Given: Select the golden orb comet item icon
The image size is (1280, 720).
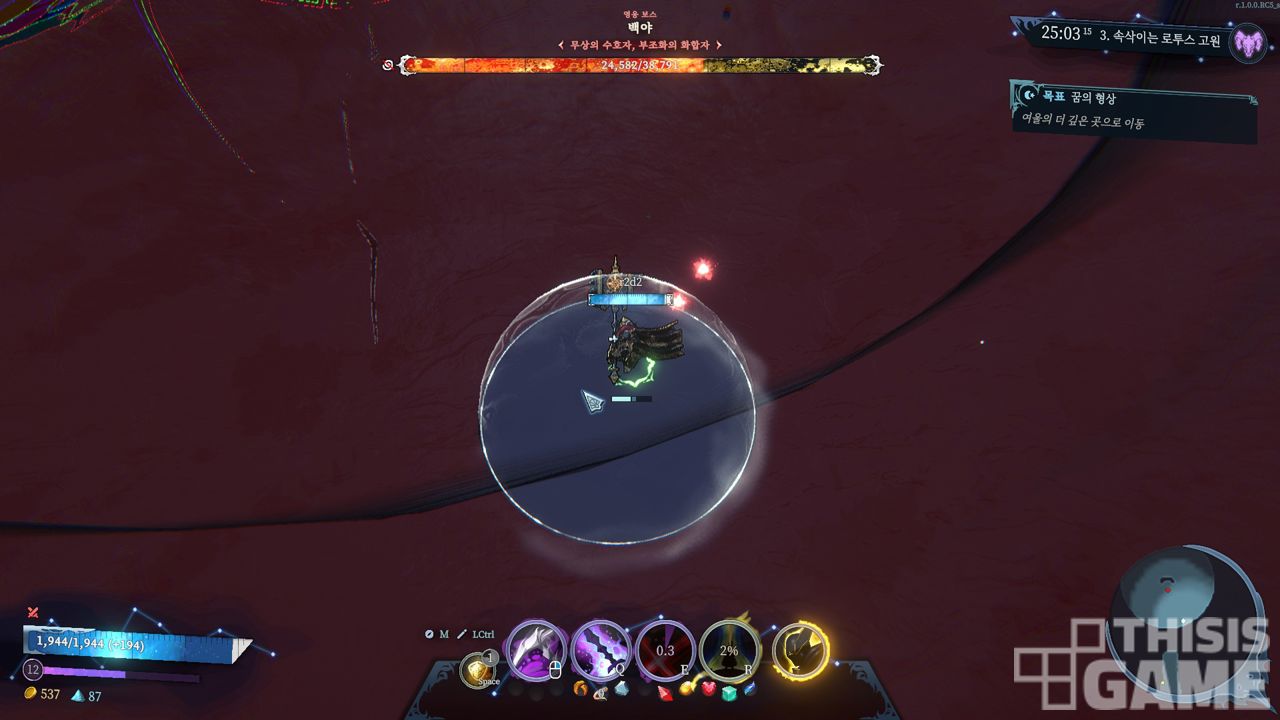Looking at the screenshot, I should pos(687,688).
